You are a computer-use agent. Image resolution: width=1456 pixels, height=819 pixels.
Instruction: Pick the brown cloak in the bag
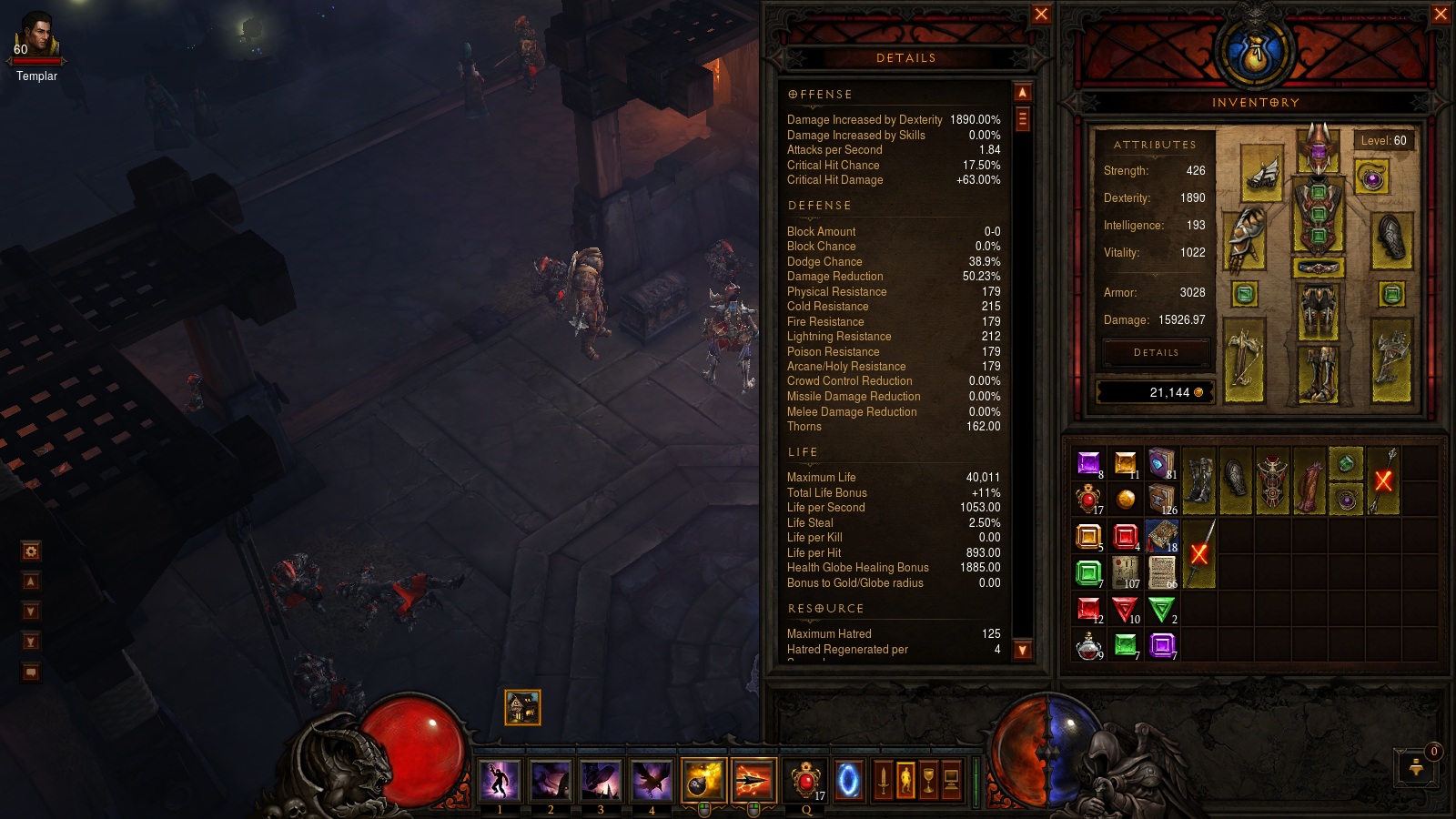[1309, 481]
